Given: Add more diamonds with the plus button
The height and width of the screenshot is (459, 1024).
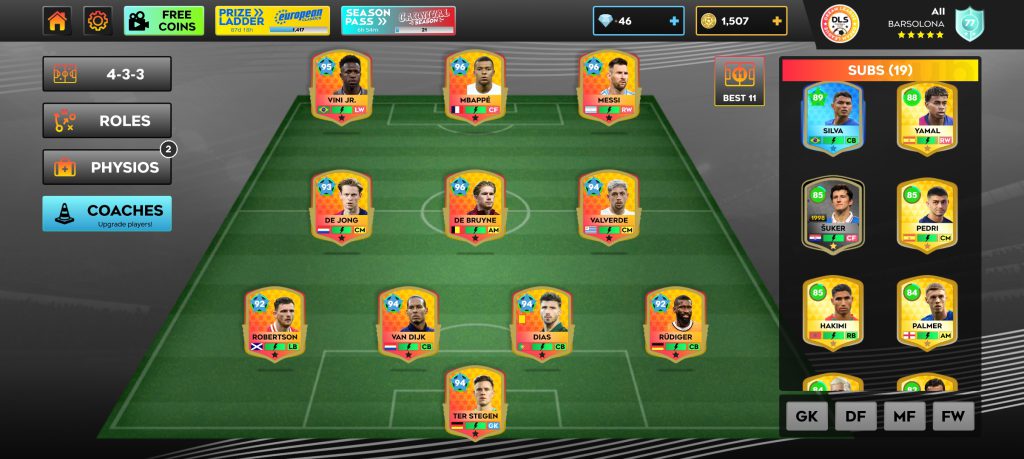Looking at the screenshot, I should 674,21.
